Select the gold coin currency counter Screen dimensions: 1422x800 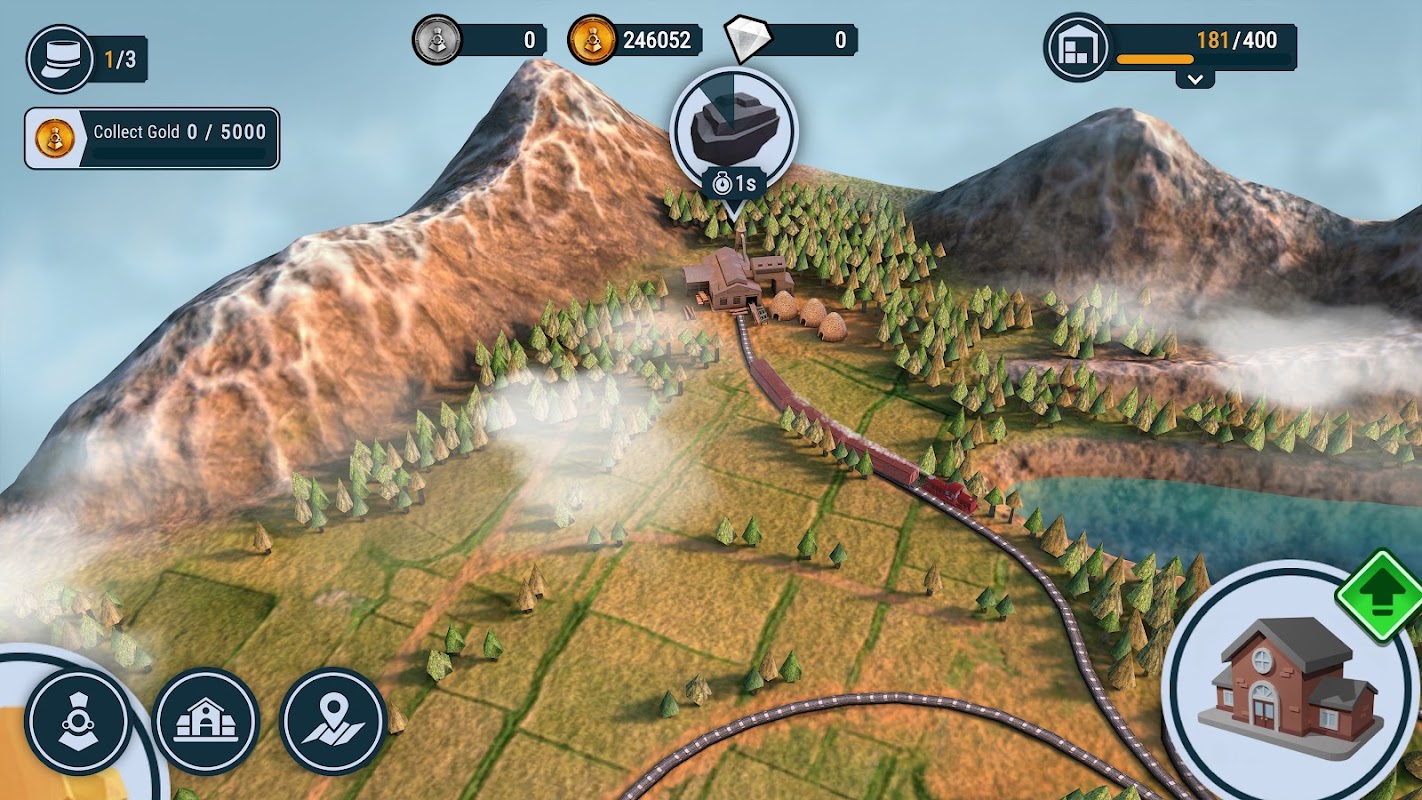634,40
